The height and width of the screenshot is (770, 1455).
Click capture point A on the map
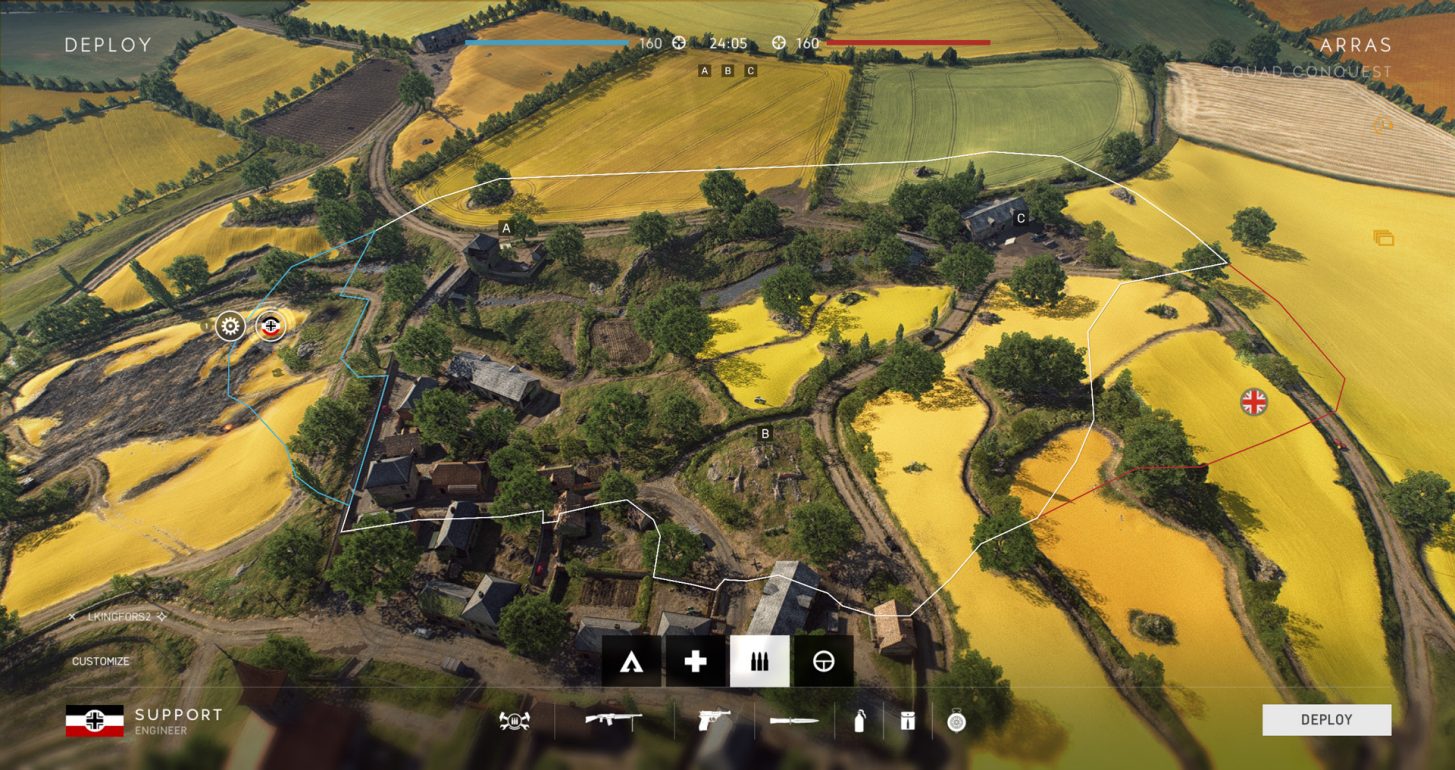pyautogui.click(x=506, y=229)
